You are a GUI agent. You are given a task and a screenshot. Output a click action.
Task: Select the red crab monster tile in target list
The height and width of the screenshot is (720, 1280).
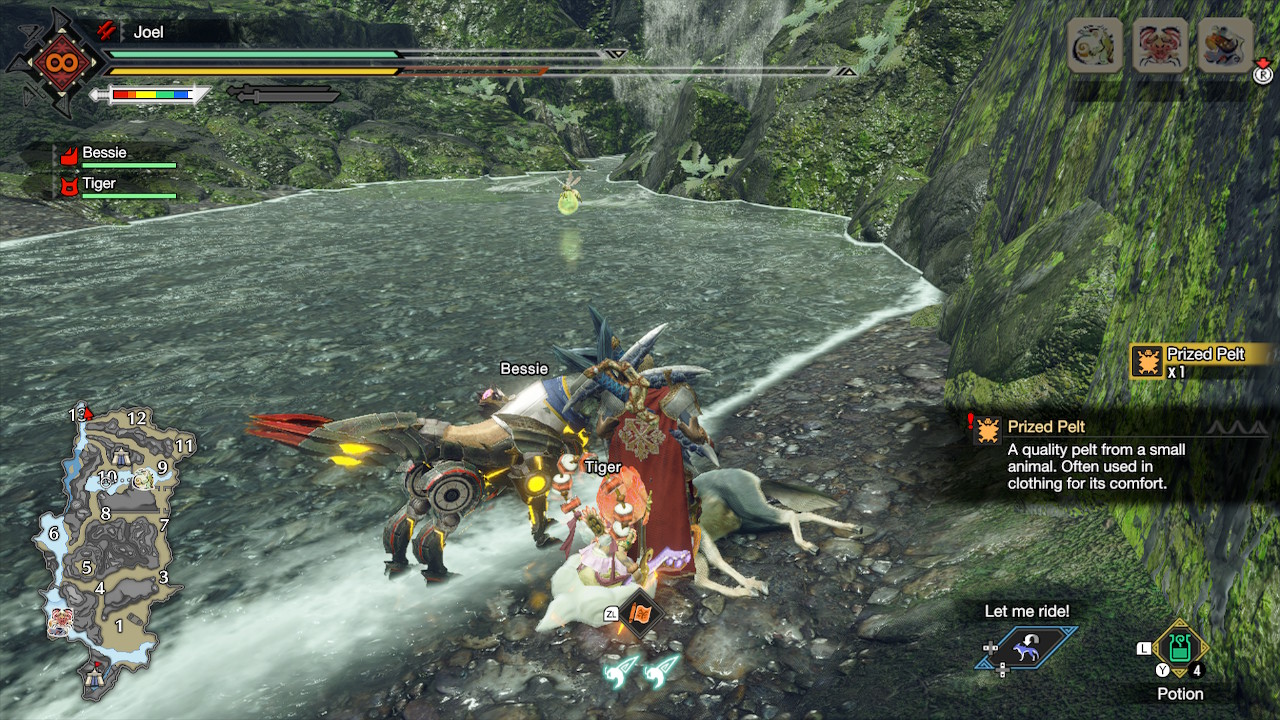(x=1159, y=45)
